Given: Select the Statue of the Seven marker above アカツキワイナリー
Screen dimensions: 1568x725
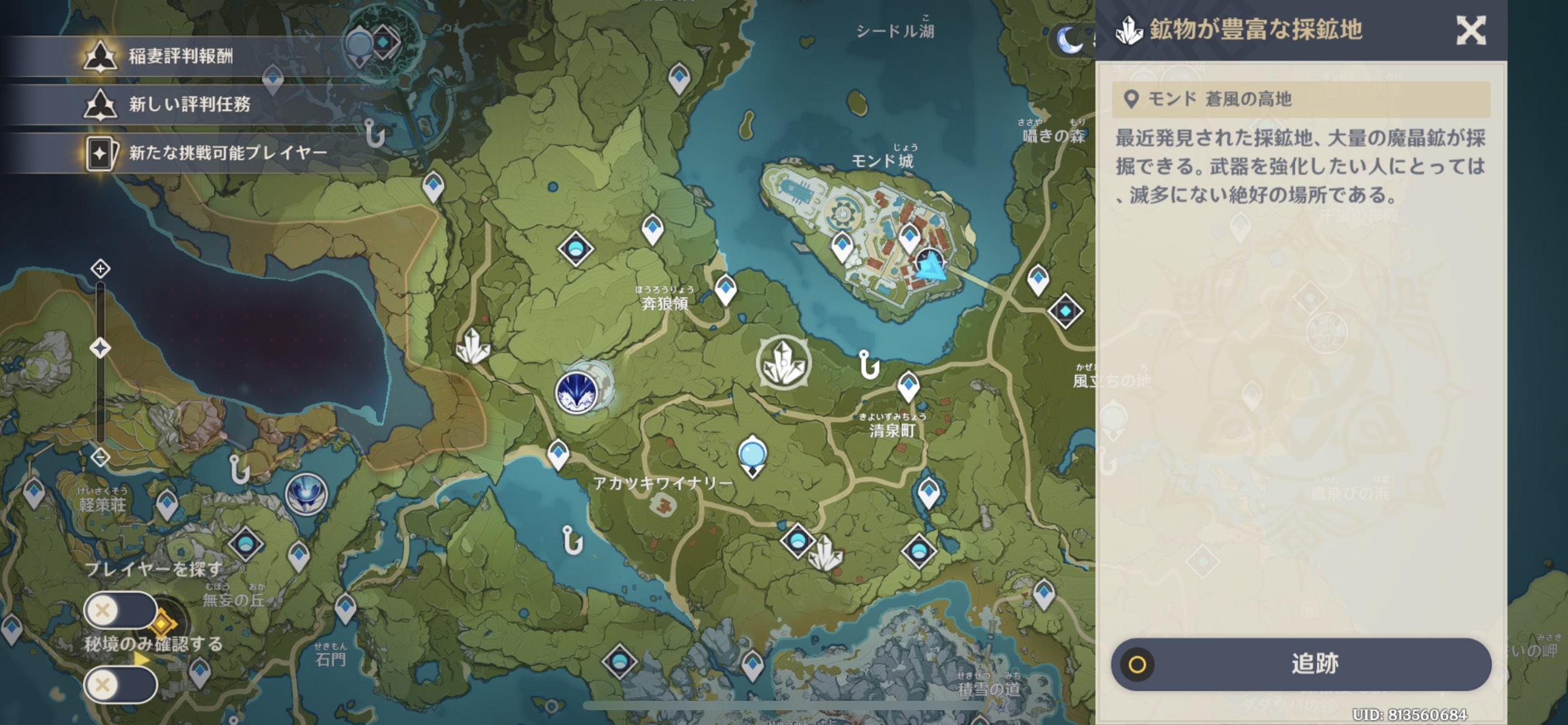Looking at the screenshot, I should 752,456.
